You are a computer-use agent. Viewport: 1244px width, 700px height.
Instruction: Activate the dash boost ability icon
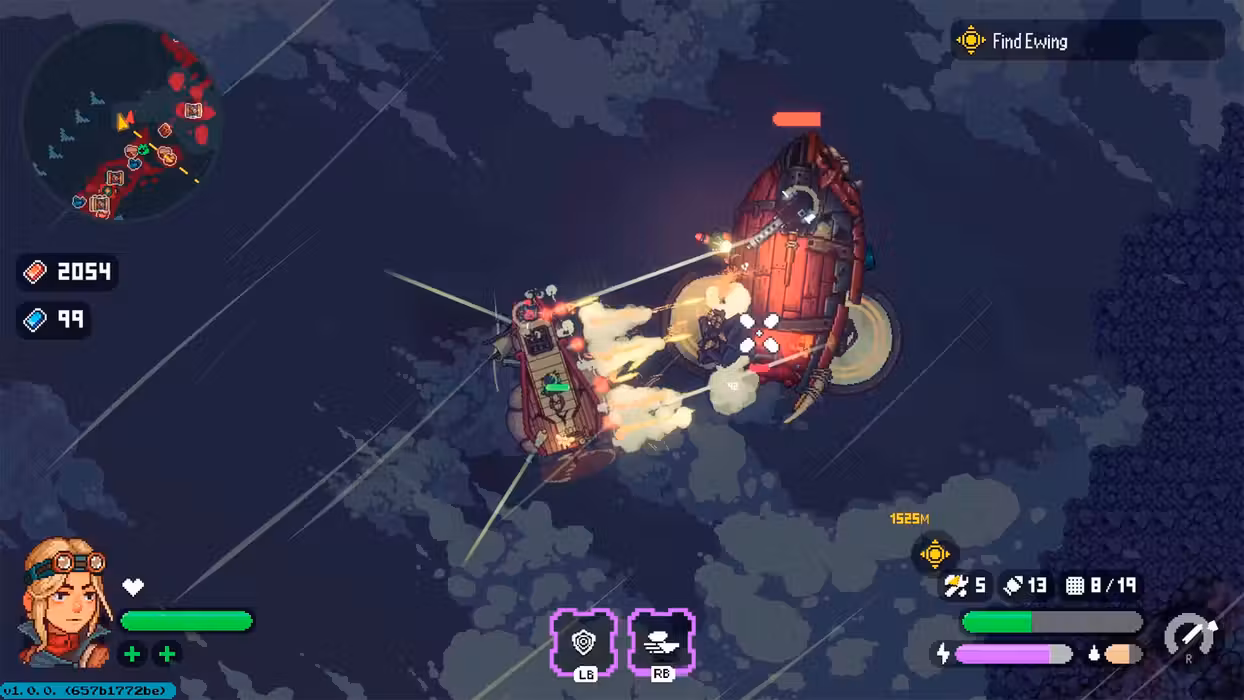tap(661, 640)
